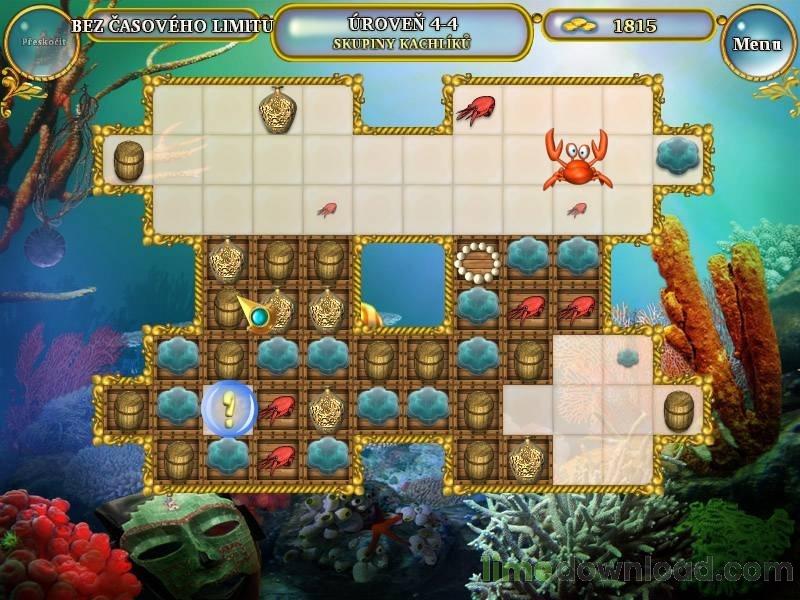Pick the pearl necklace tile

(478, 261)
